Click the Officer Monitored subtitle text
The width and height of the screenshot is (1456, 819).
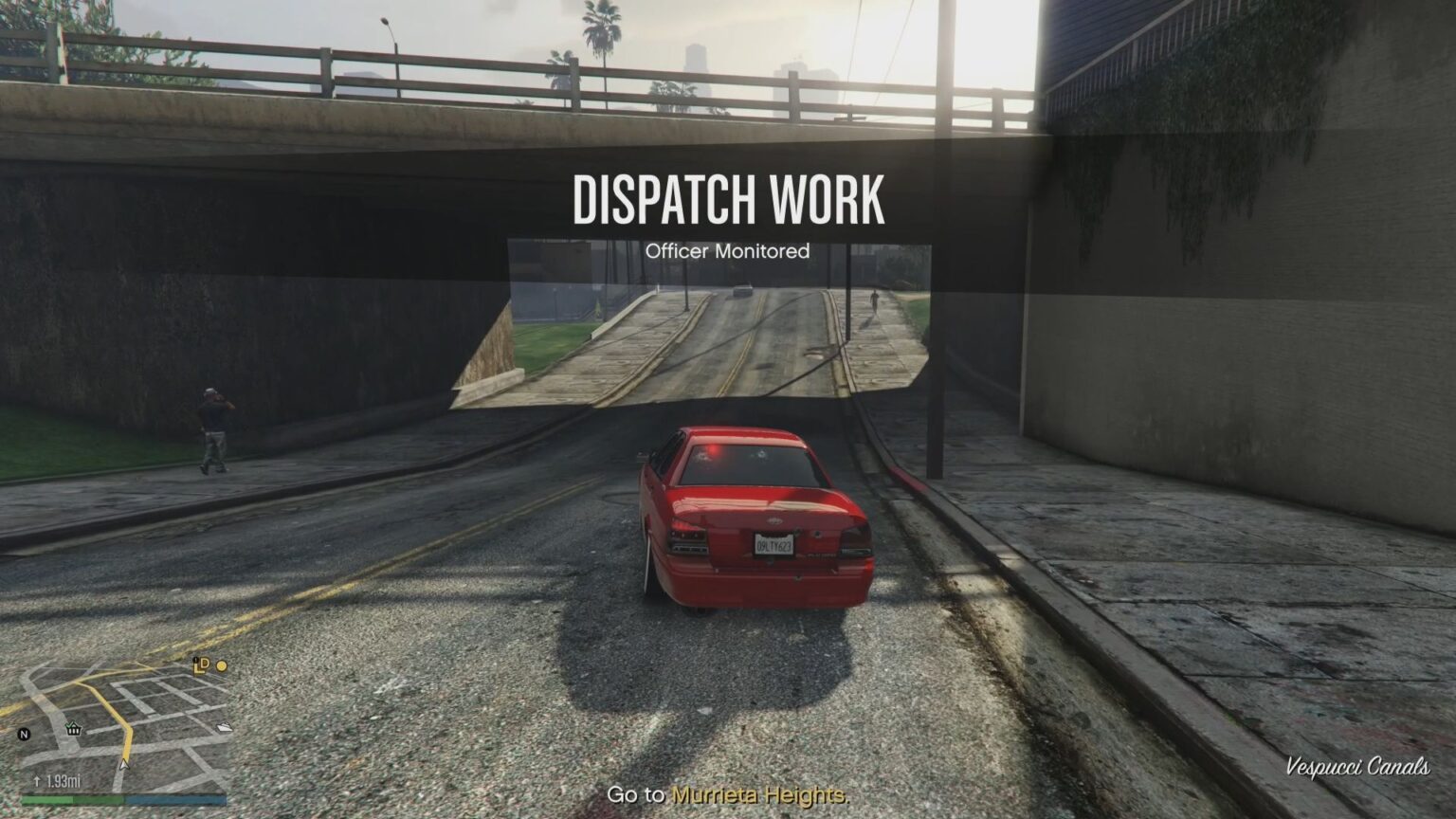(x=729, y=251)
